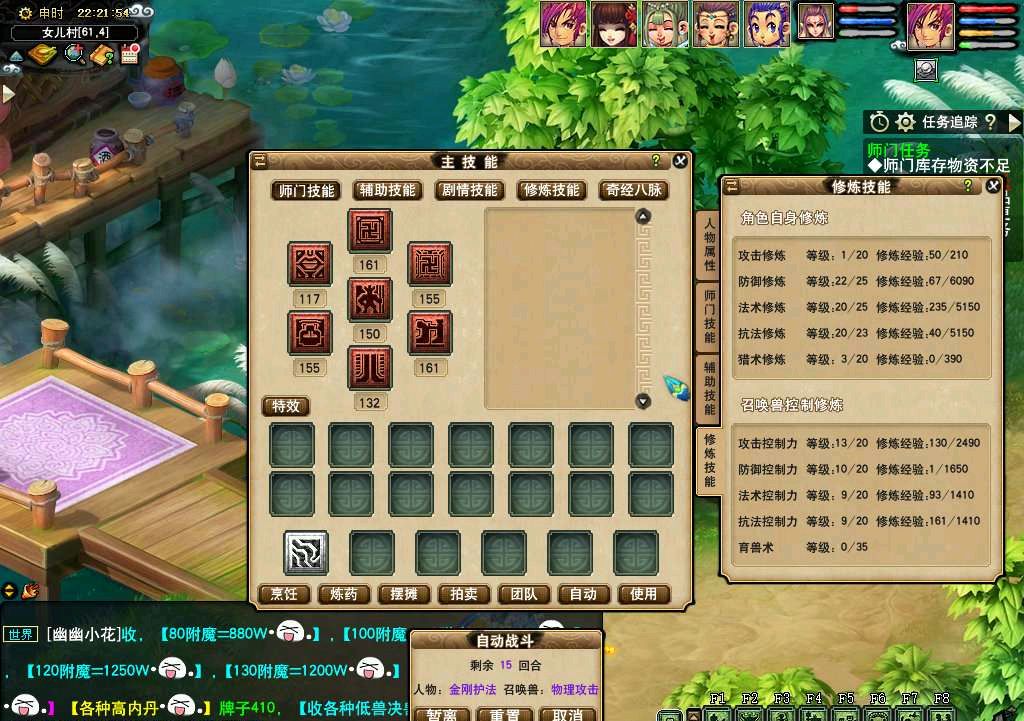
Task: Click the help question mark in 主技能 window
Action: (656, 161)
